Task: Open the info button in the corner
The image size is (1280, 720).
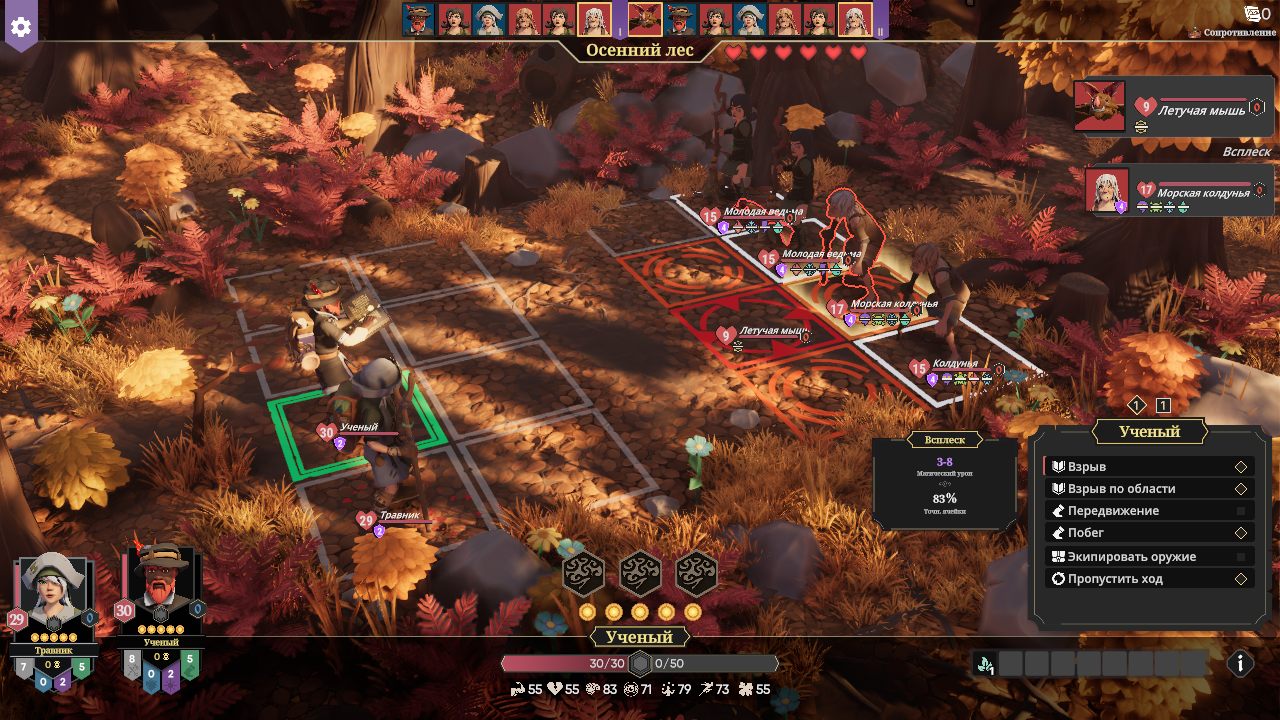Action: (x=1240, y=663)
